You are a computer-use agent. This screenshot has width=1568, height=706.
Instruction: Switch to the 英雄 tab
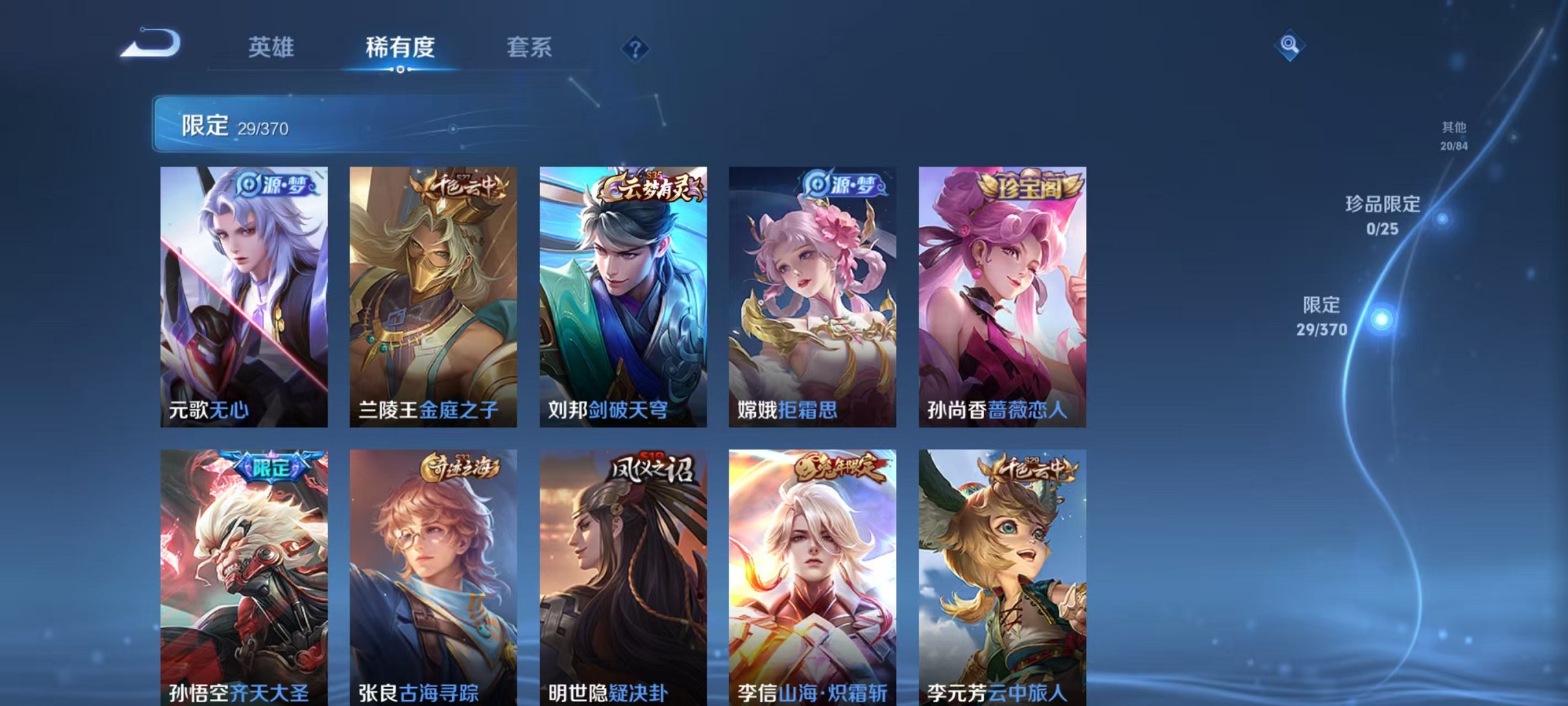pyautogui.click(x=272, y=49)
